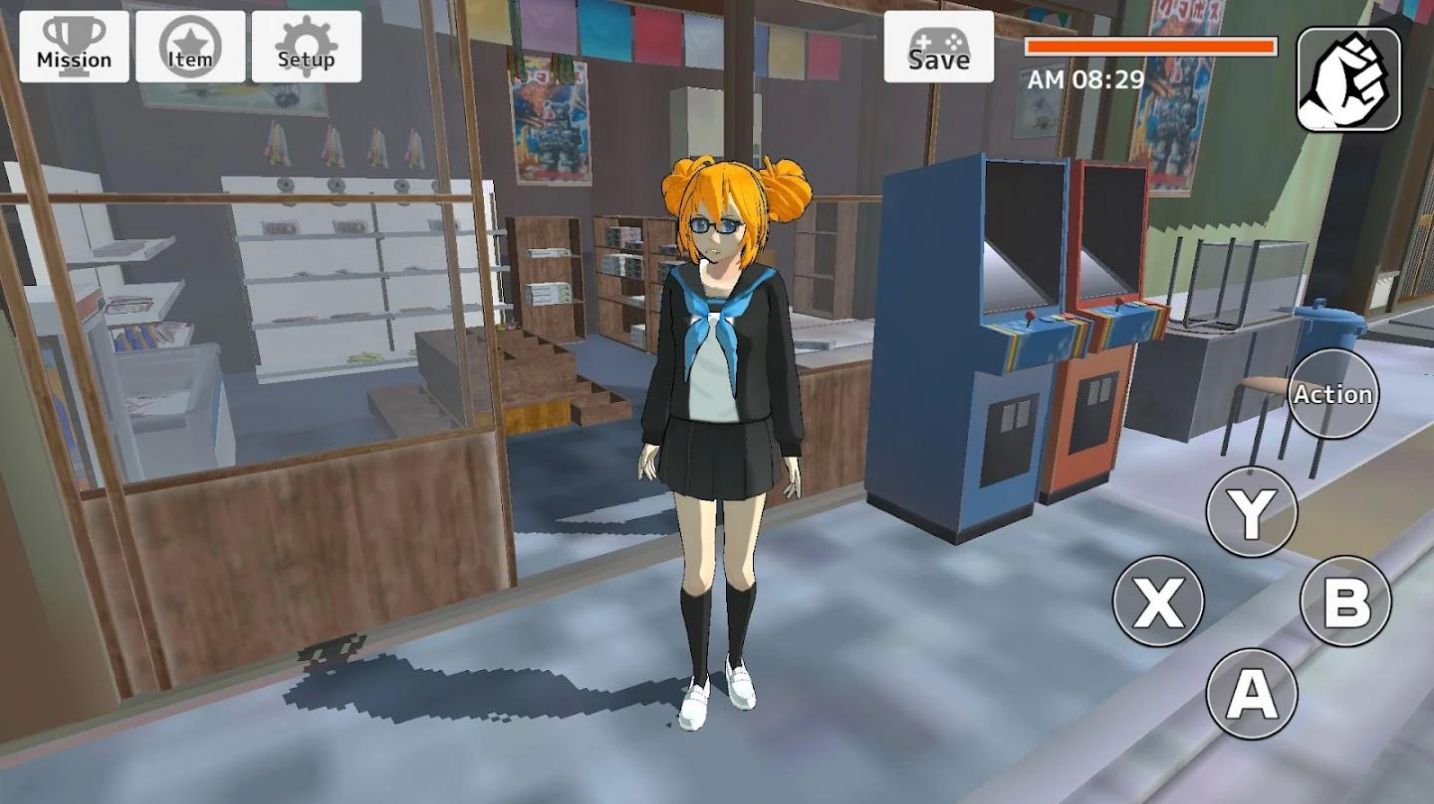The image size is (1434, 804).
Task: Tap the orange health bar
Action: coord(1150,44)
